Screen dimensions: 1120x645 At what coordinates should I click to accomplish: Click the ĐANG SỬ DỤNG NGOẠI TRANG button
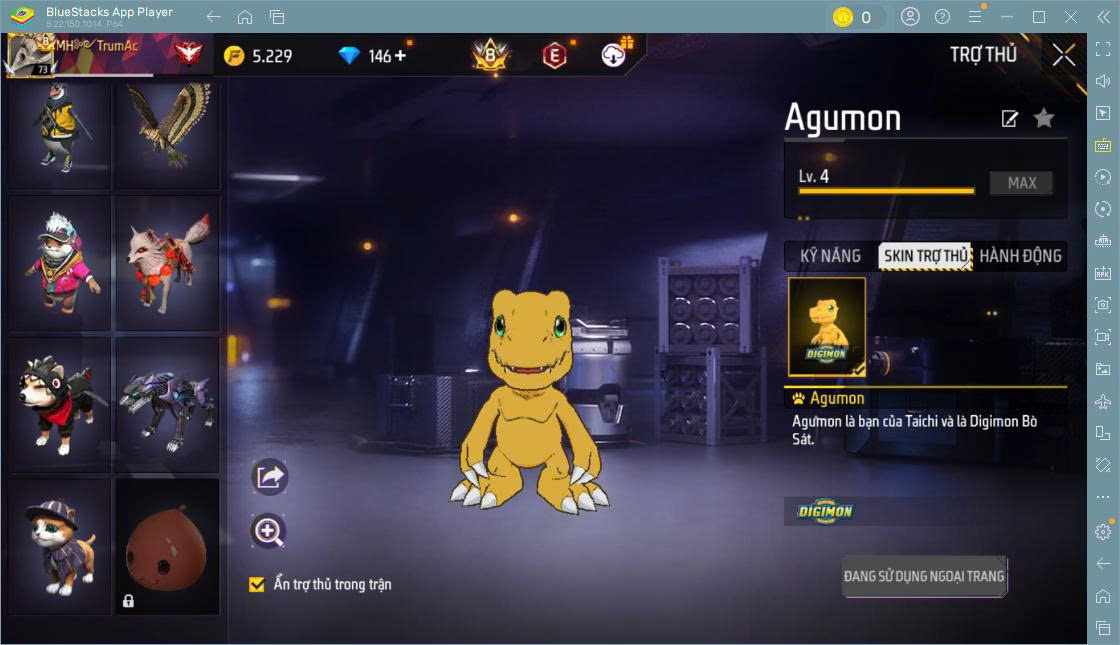924,576
